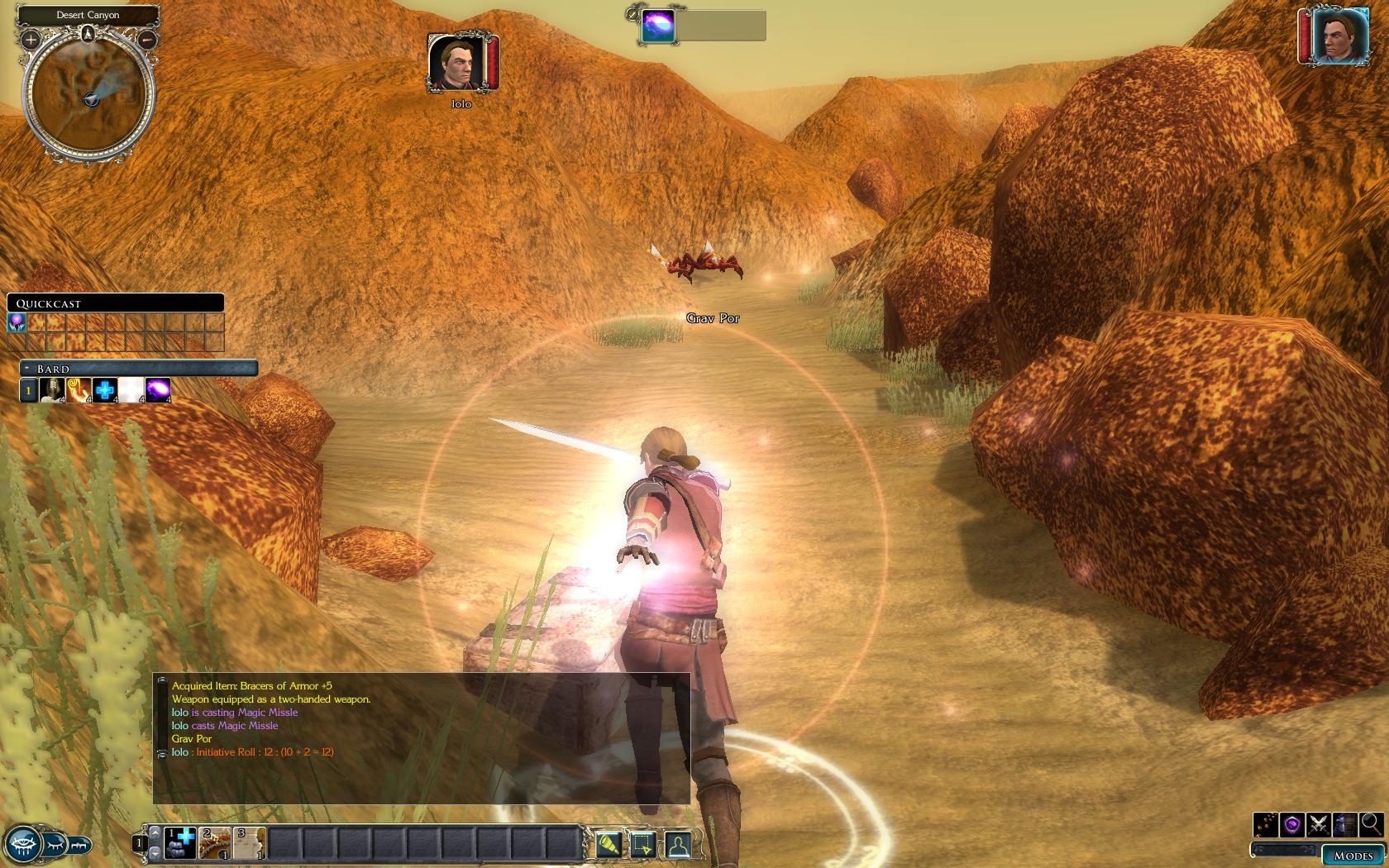Collapse the Bard spell bar

click(x=26, y=368)
